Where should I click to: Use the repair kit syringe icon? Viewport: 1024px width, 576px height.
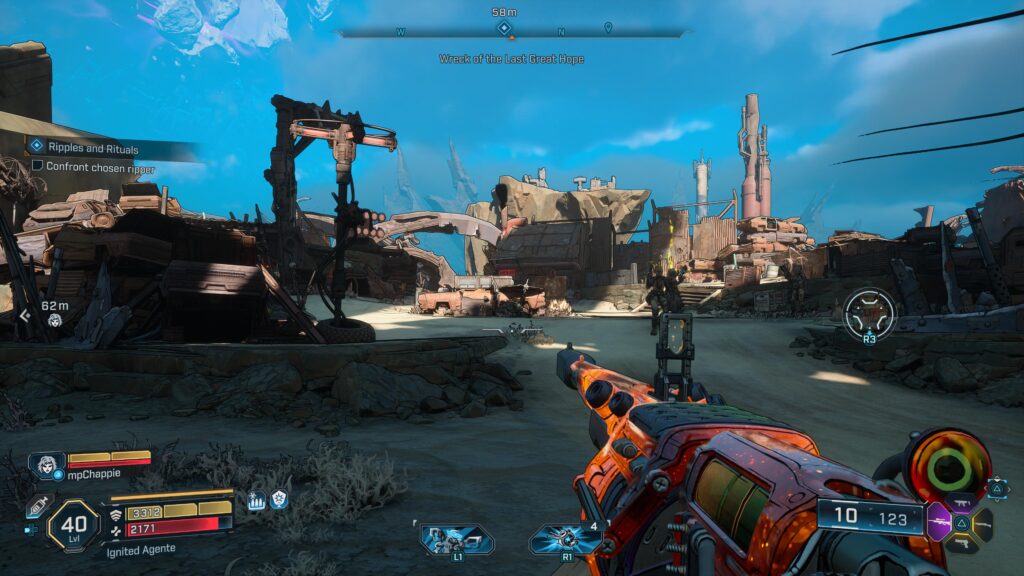39,505
